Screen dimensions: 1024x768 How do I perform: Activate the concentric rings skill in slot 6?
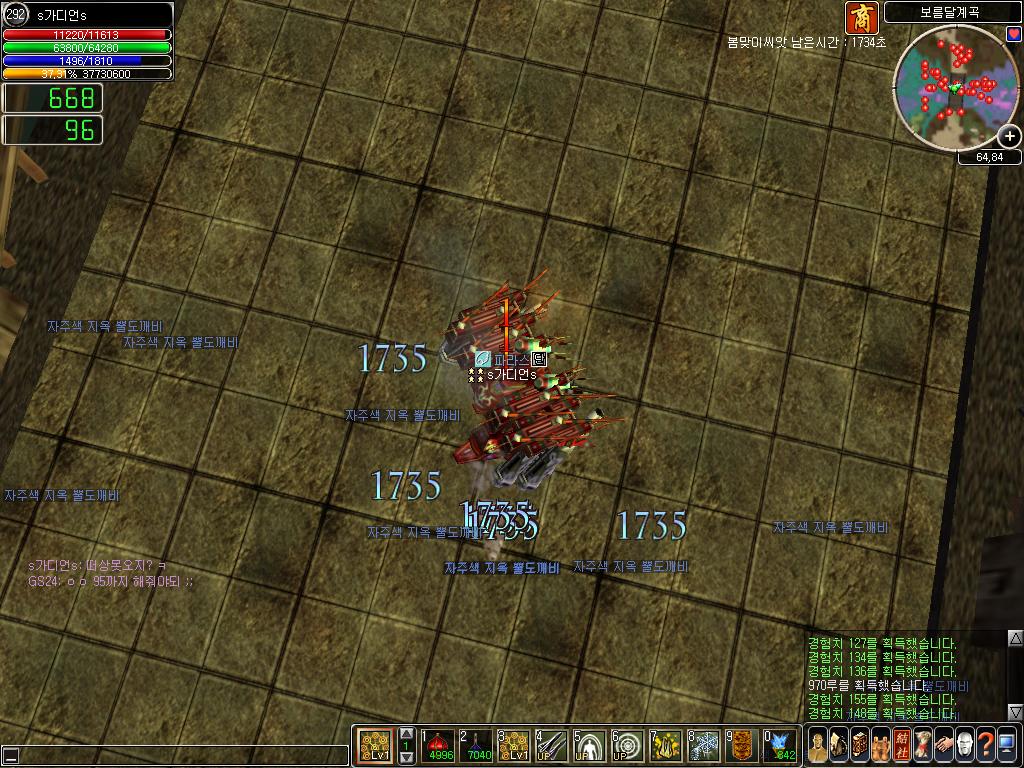click(x=628, y=745)
